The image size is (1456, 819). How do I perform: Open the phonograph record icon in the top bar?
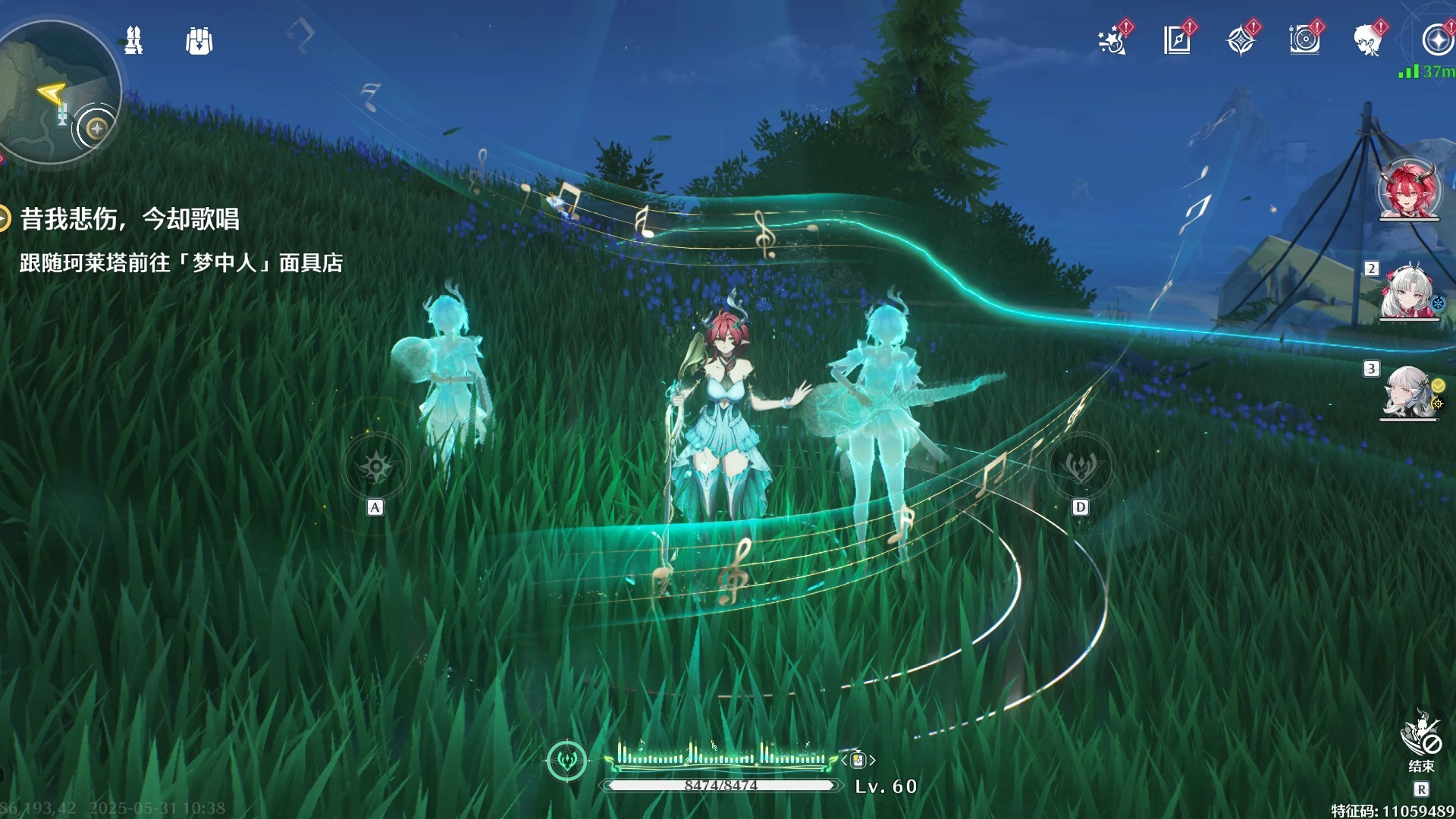tap(1303, 42)
